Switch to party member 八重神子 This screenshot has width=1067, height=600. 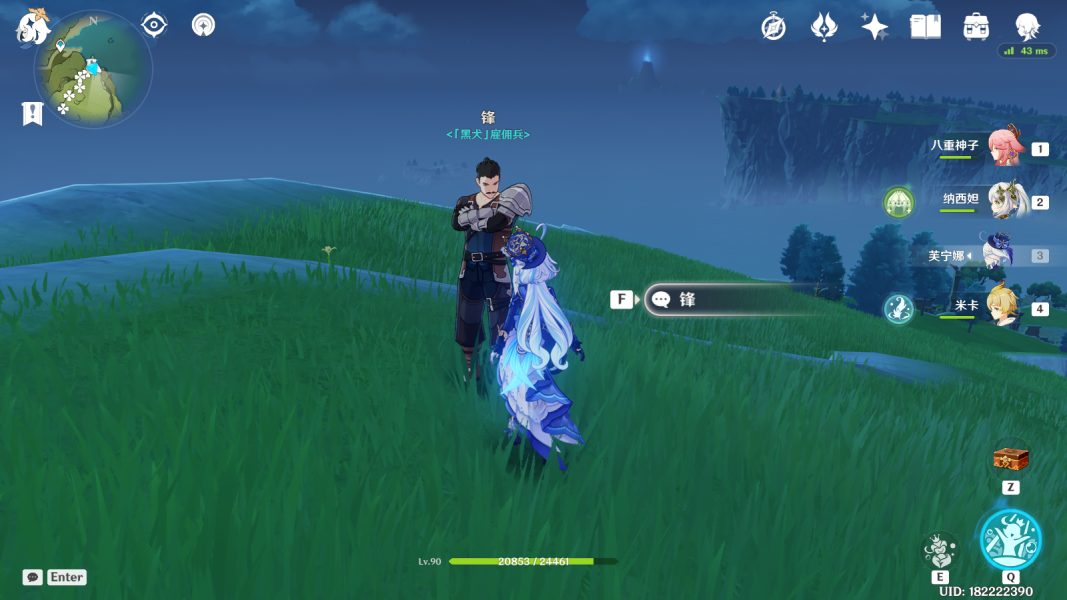1003,147
